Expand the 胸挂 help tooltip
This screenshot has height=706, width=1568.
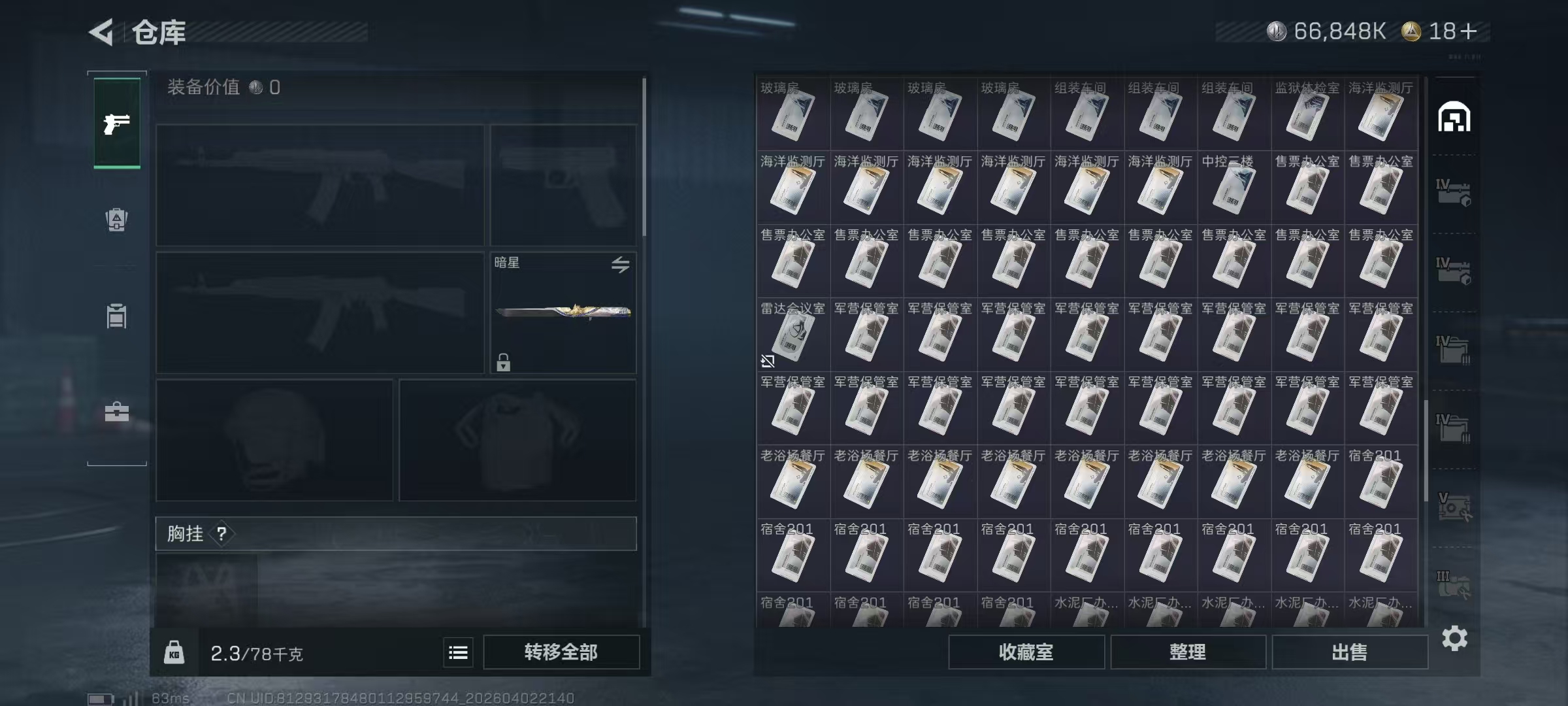coord(223,534)
